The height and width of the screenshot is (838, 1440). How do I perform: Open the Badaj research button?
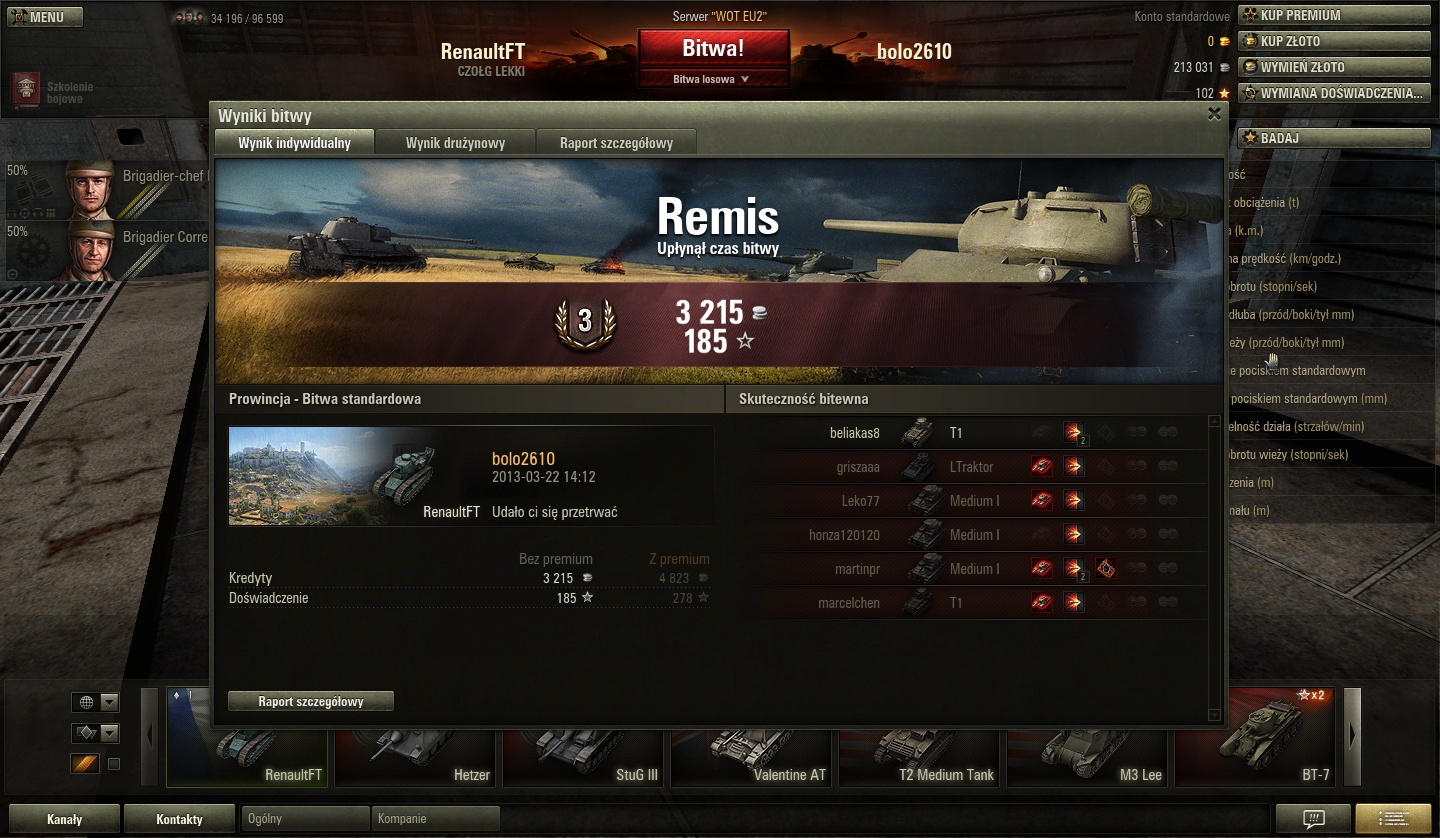click(1334, 138)
